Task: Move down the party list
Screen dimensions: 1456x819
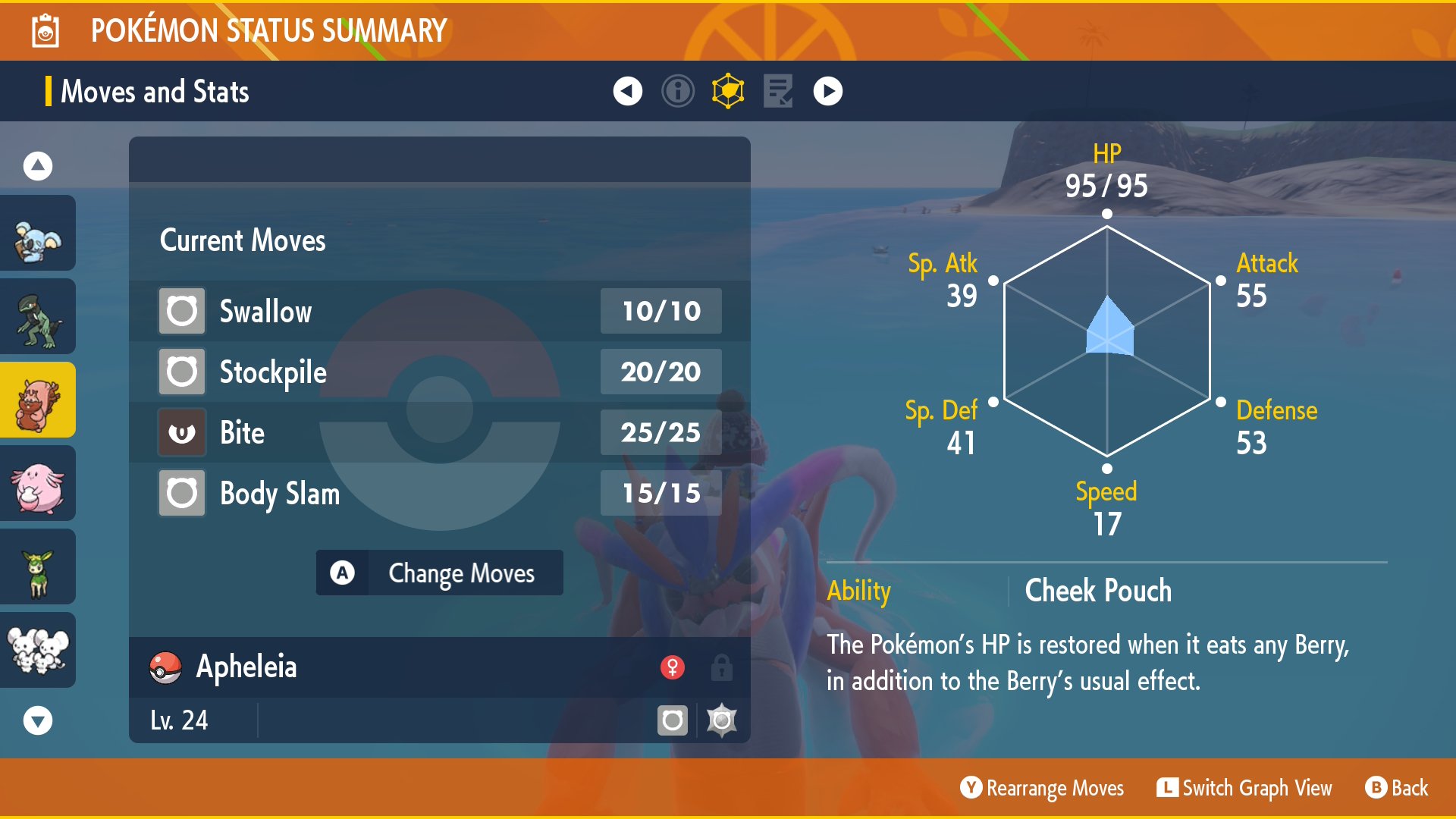Action: click(x=38, y=720)
